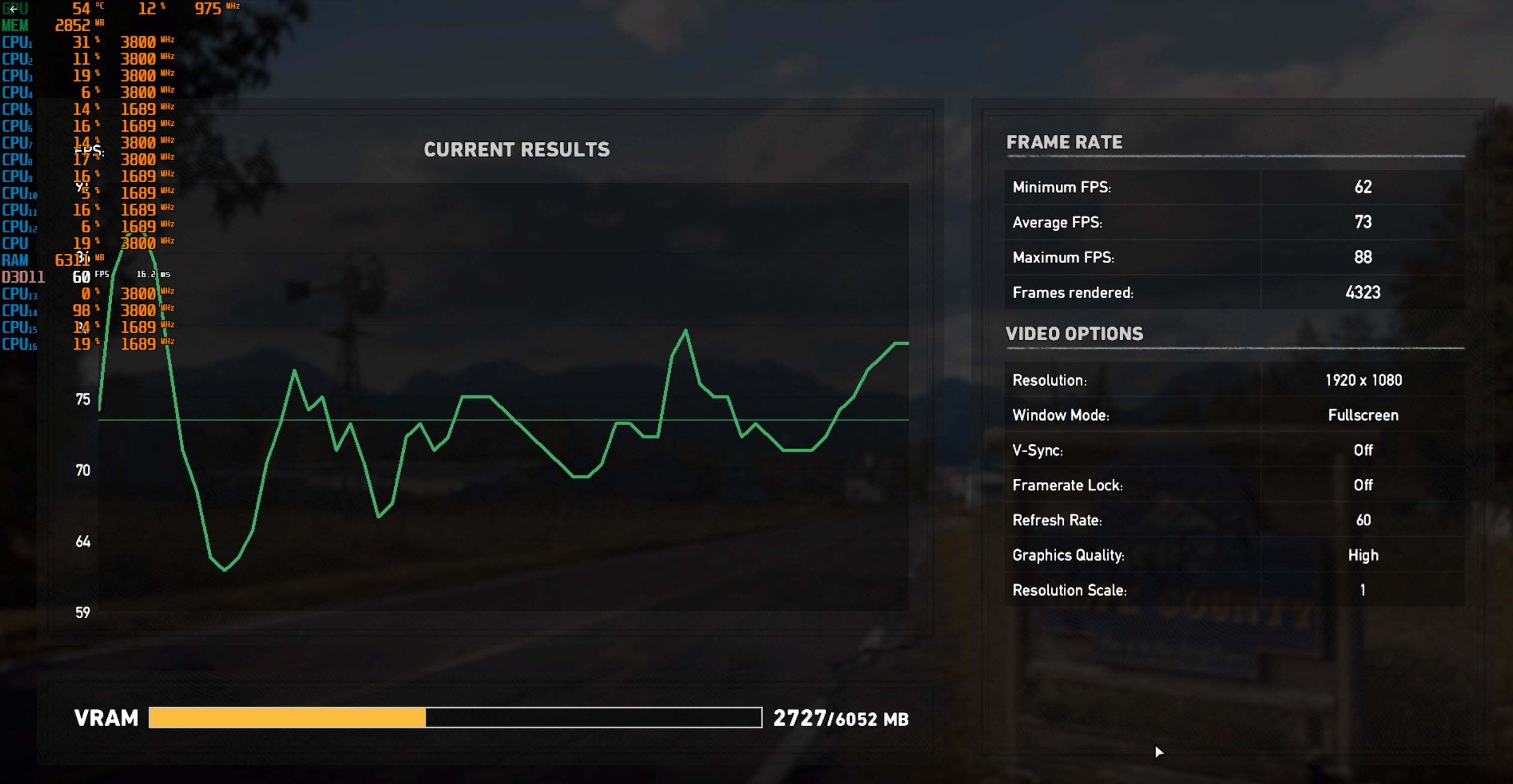This screenshot has width=1513, height=784.
Task: Click the MEM usage indicator in the overlay
Action: 72,25
